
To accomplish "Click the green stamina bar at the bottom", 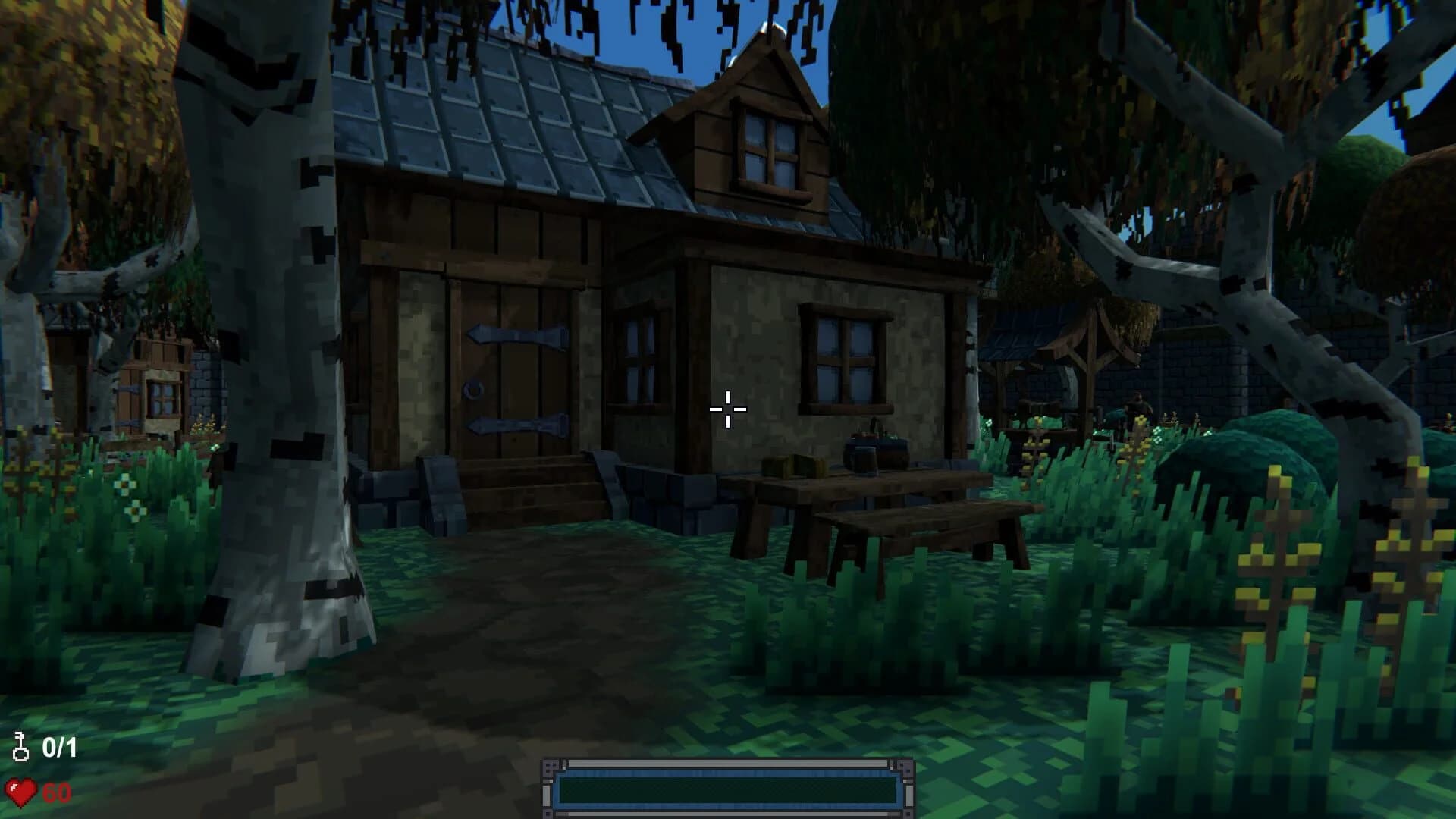I will click(x=726, y=791).
